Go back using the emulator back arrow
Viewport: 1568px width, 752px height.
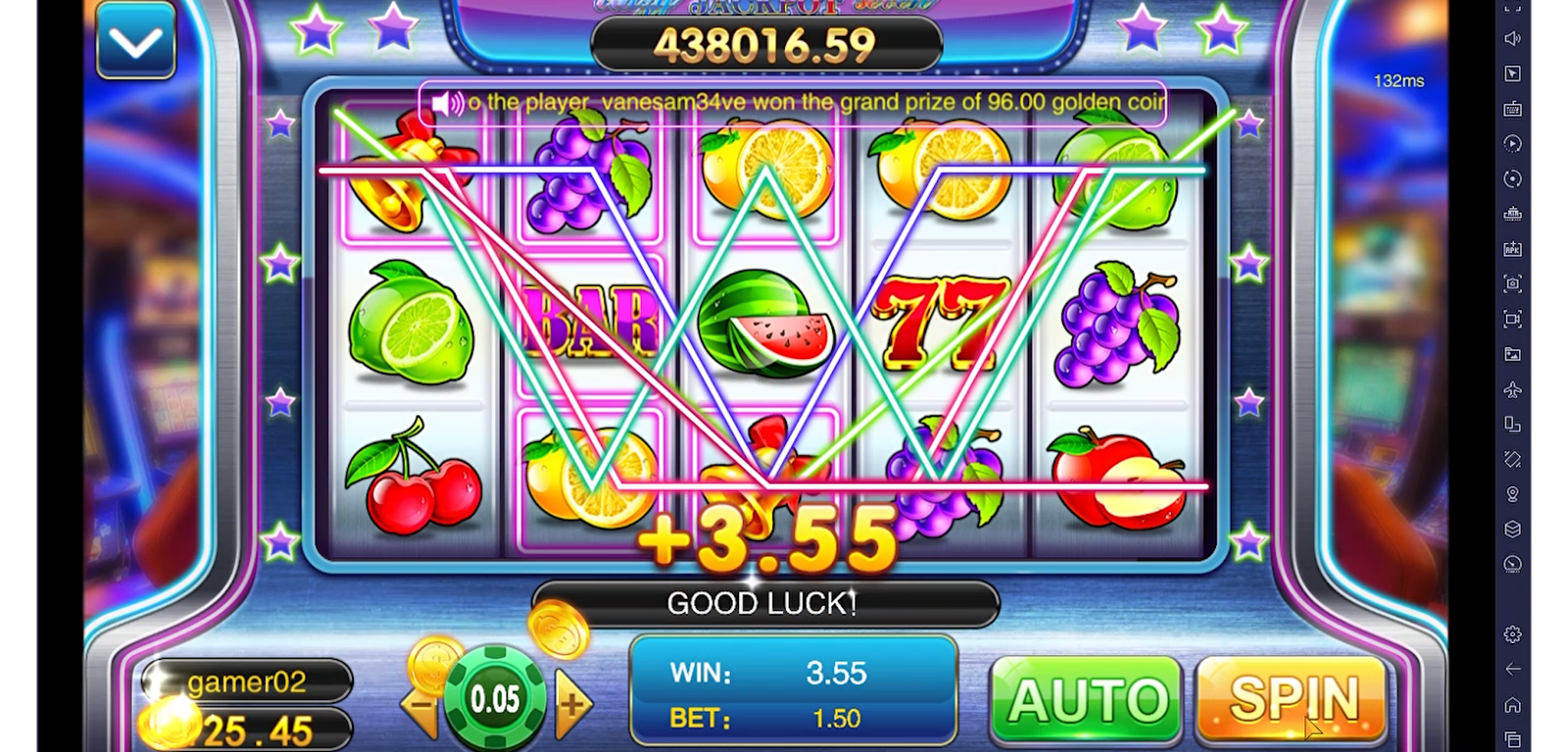[1512, 669]
